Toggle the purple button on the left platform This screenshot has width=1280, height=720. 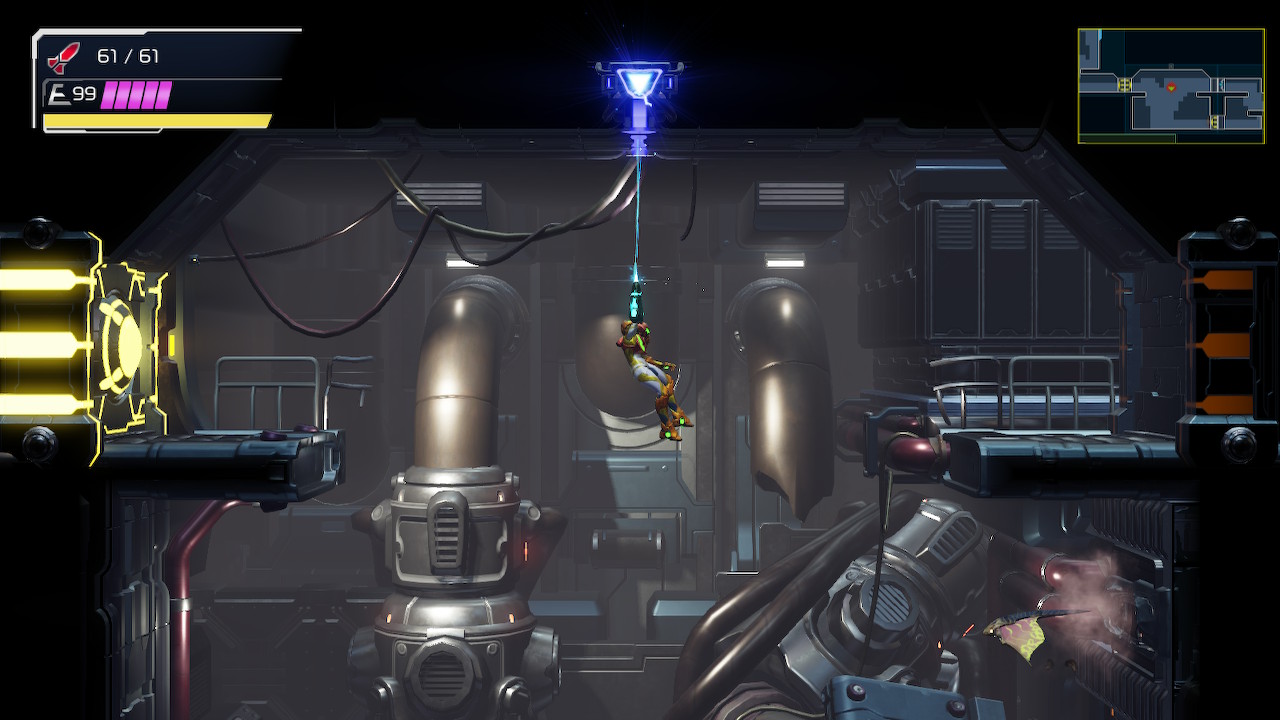(272, 436)
